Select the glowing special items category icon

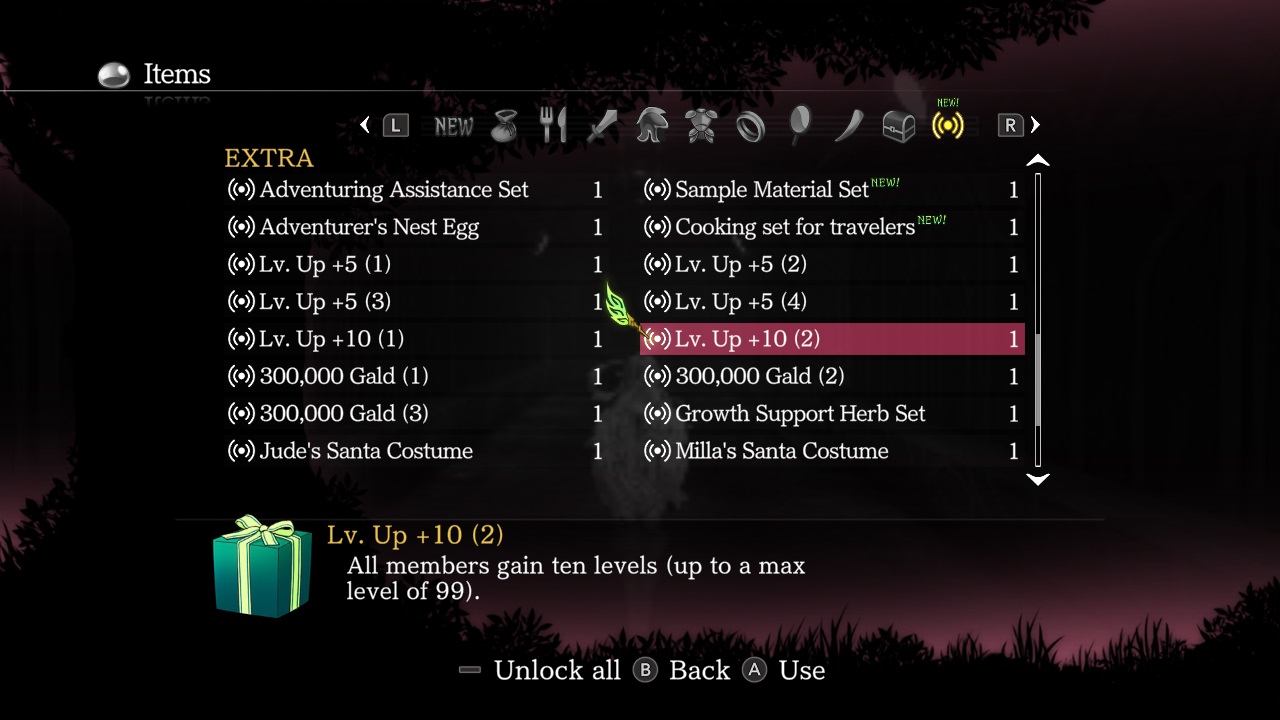946,124
